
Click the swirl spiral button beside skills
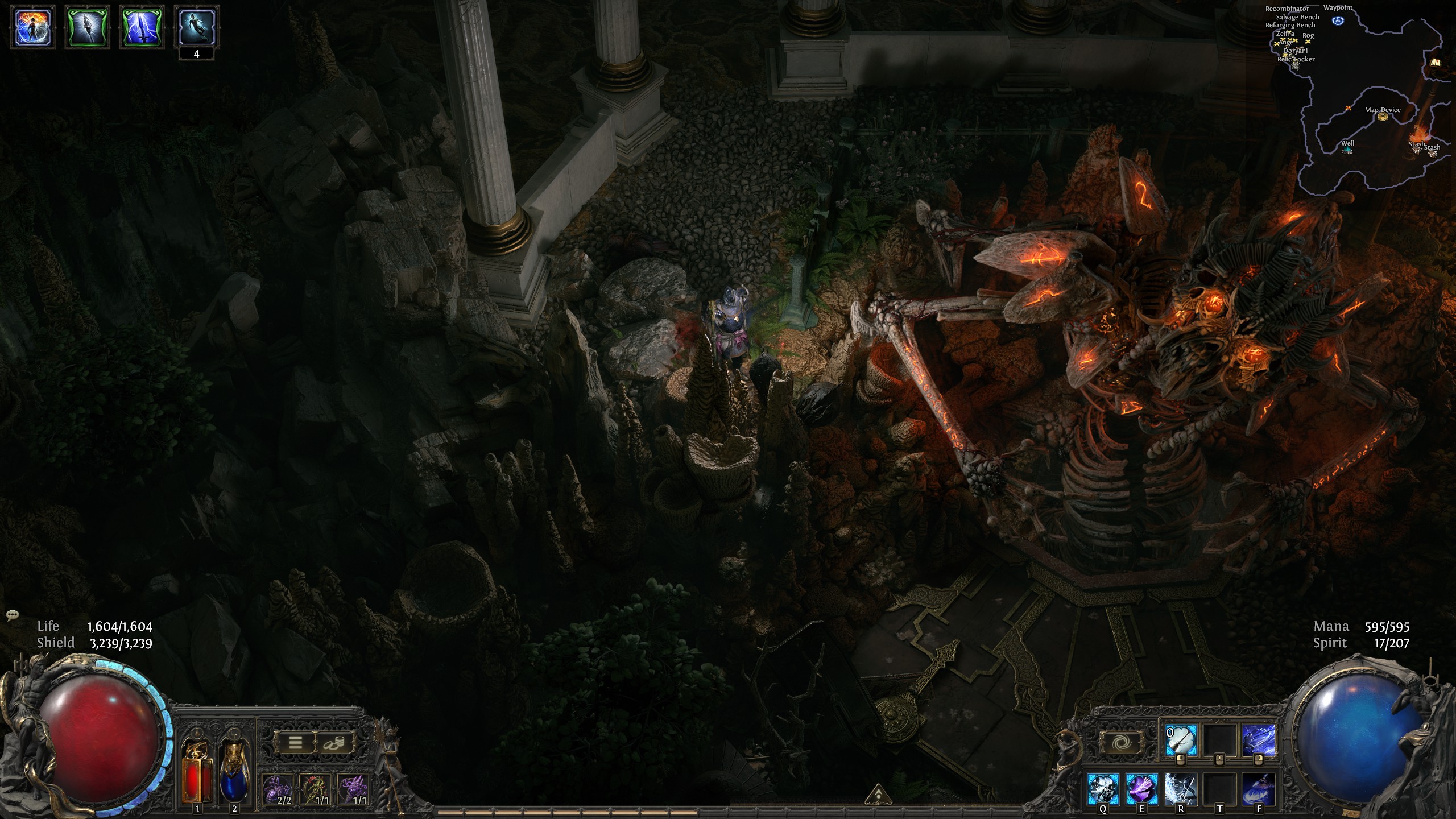(1118, 743)
